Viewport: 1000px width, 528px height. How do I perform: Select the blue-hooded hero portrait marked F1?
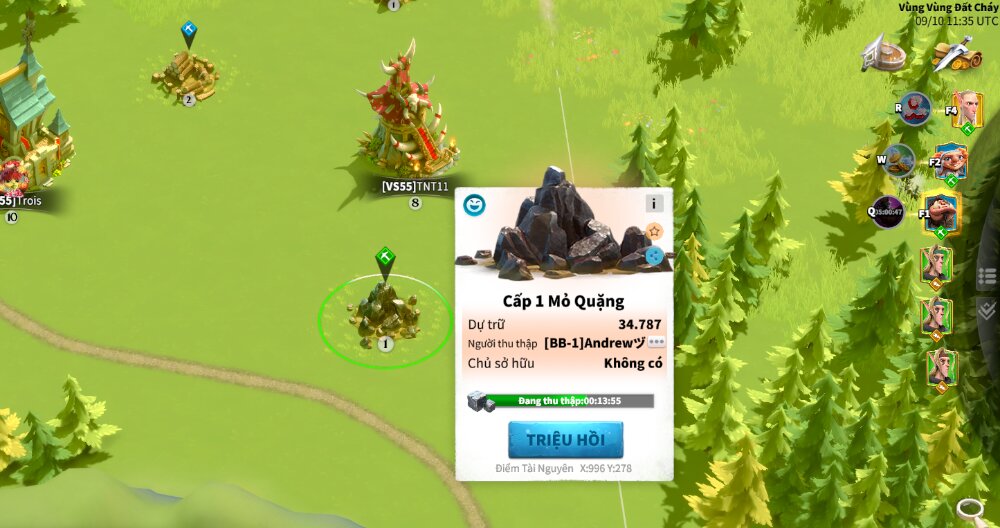pos(940,211)
